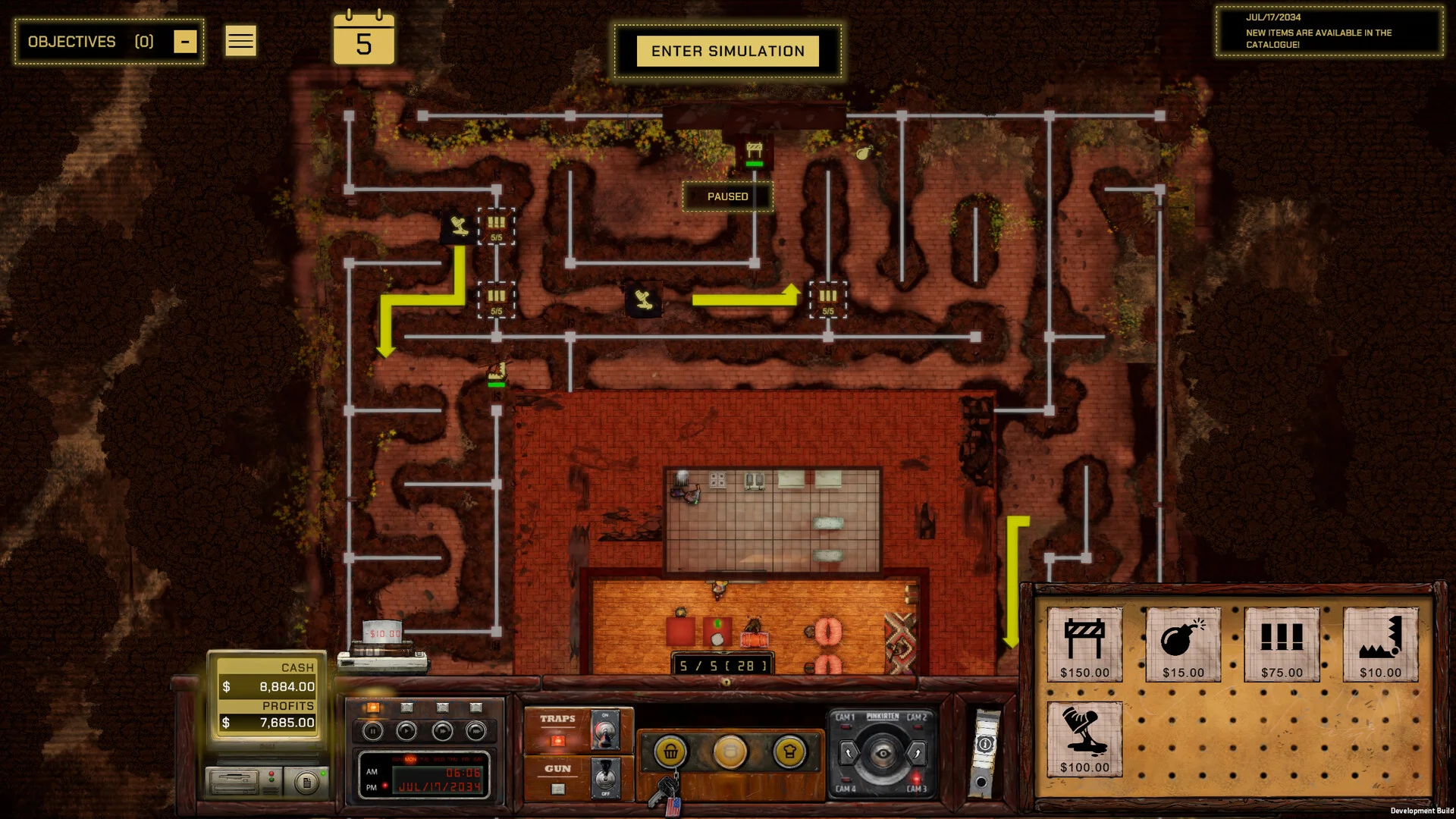Open the hamburger menu

[x=240, y=41]
